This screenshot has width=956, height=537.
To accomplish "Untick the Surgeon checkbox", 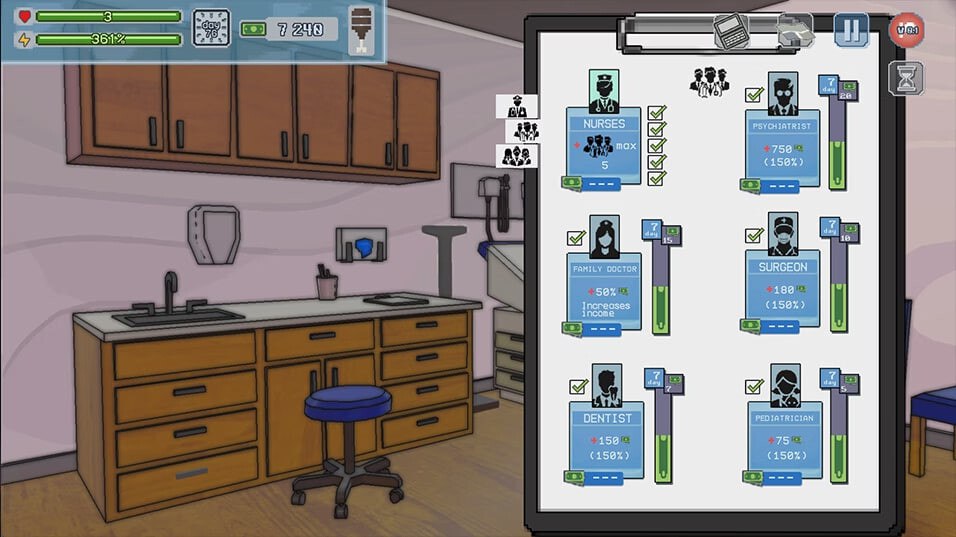I will 755,237.
